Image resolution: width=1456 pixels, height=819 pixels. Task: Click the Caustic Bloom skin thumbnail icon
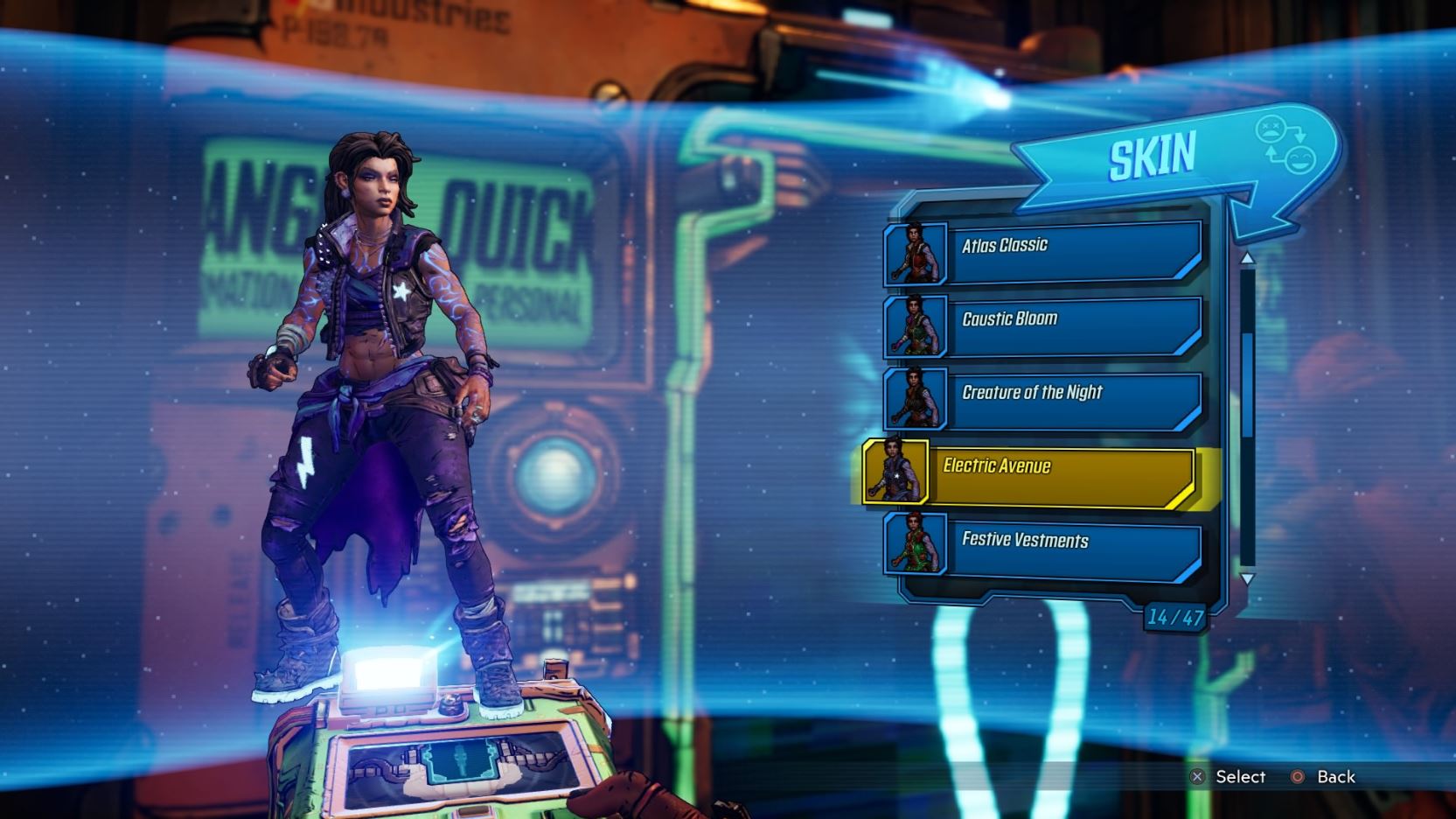916,328
